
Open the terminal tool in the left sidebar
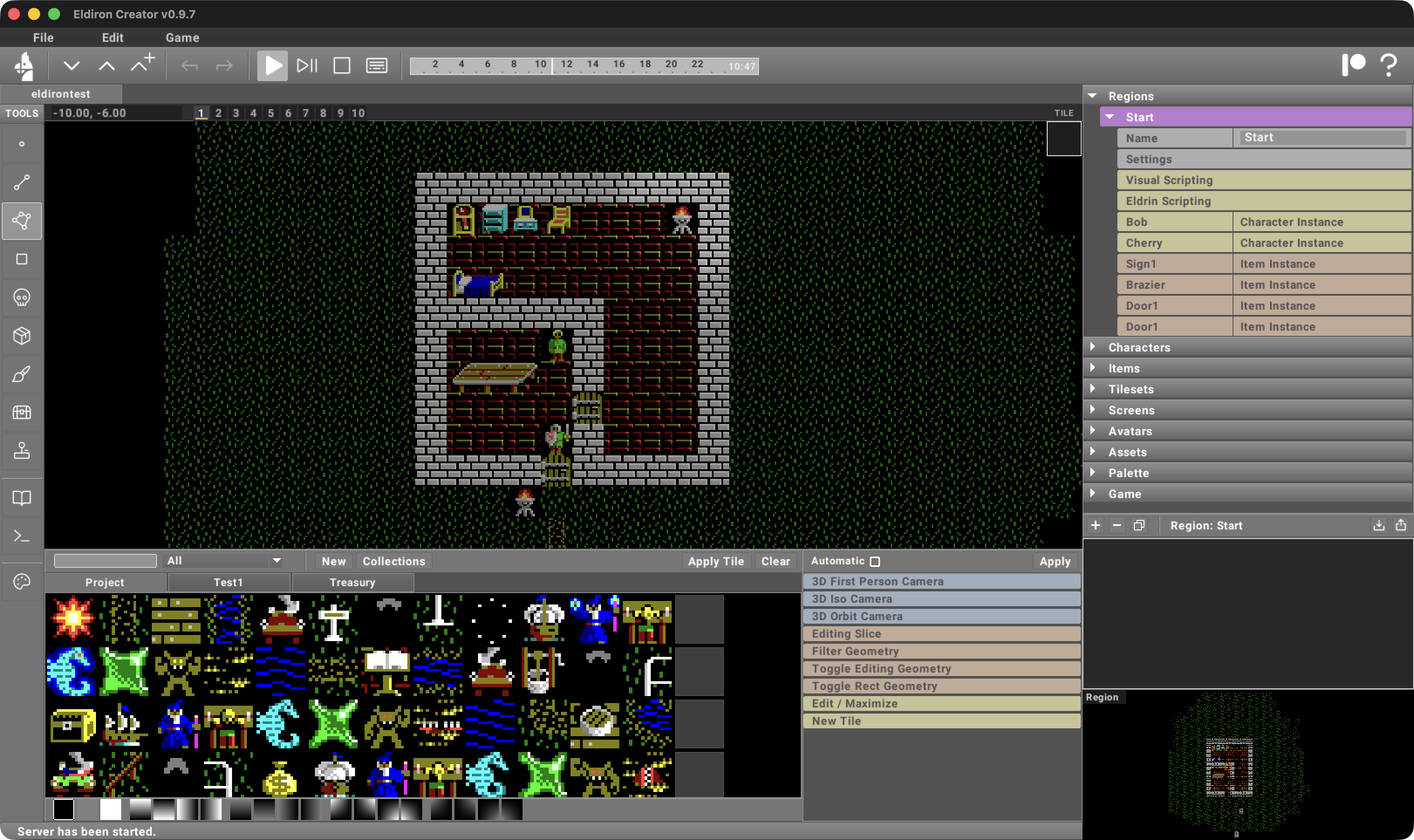coord(21,535)
